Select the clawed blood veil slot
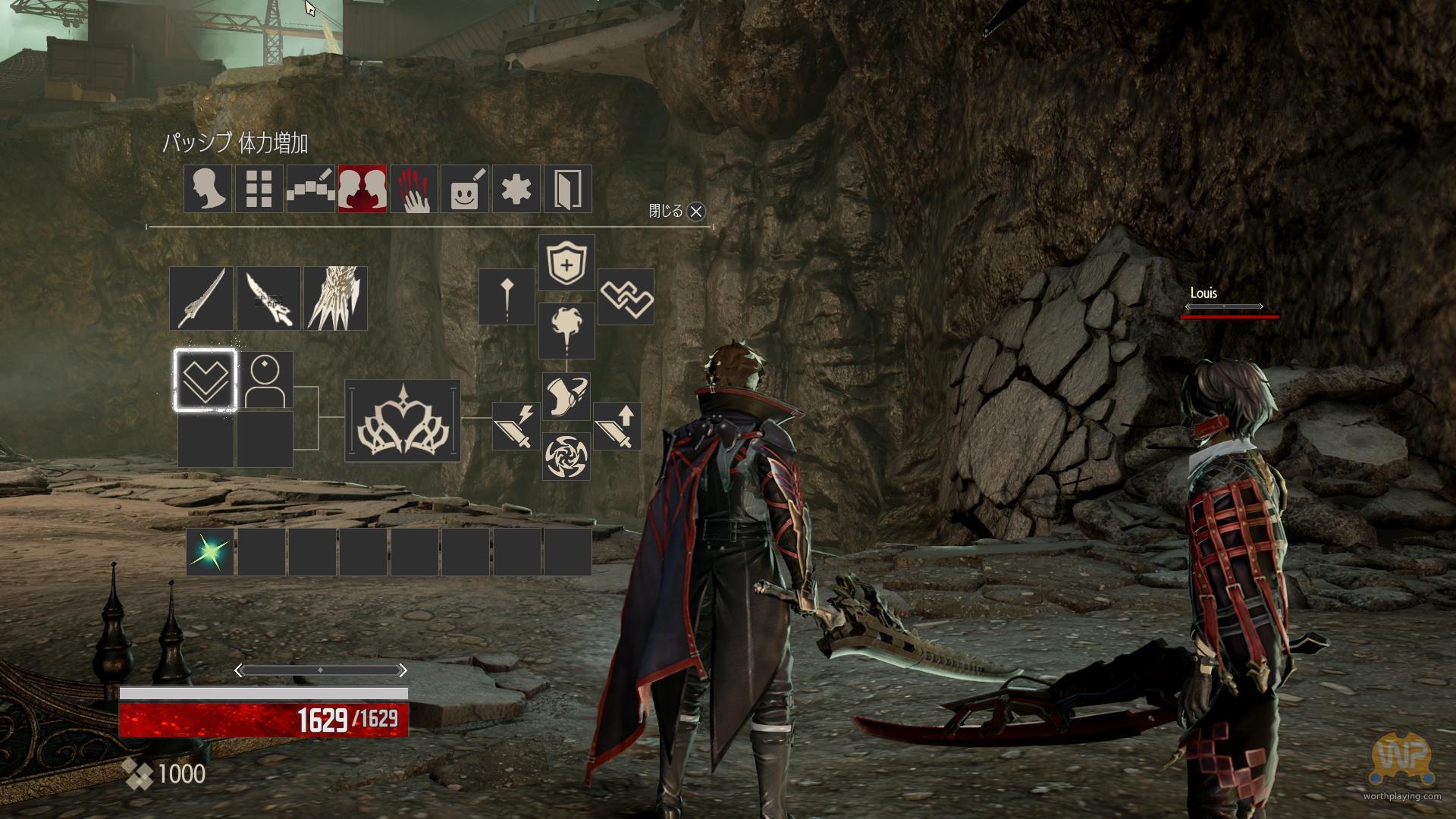Screen dimensions: 1456x819 (x=335, y=298)
